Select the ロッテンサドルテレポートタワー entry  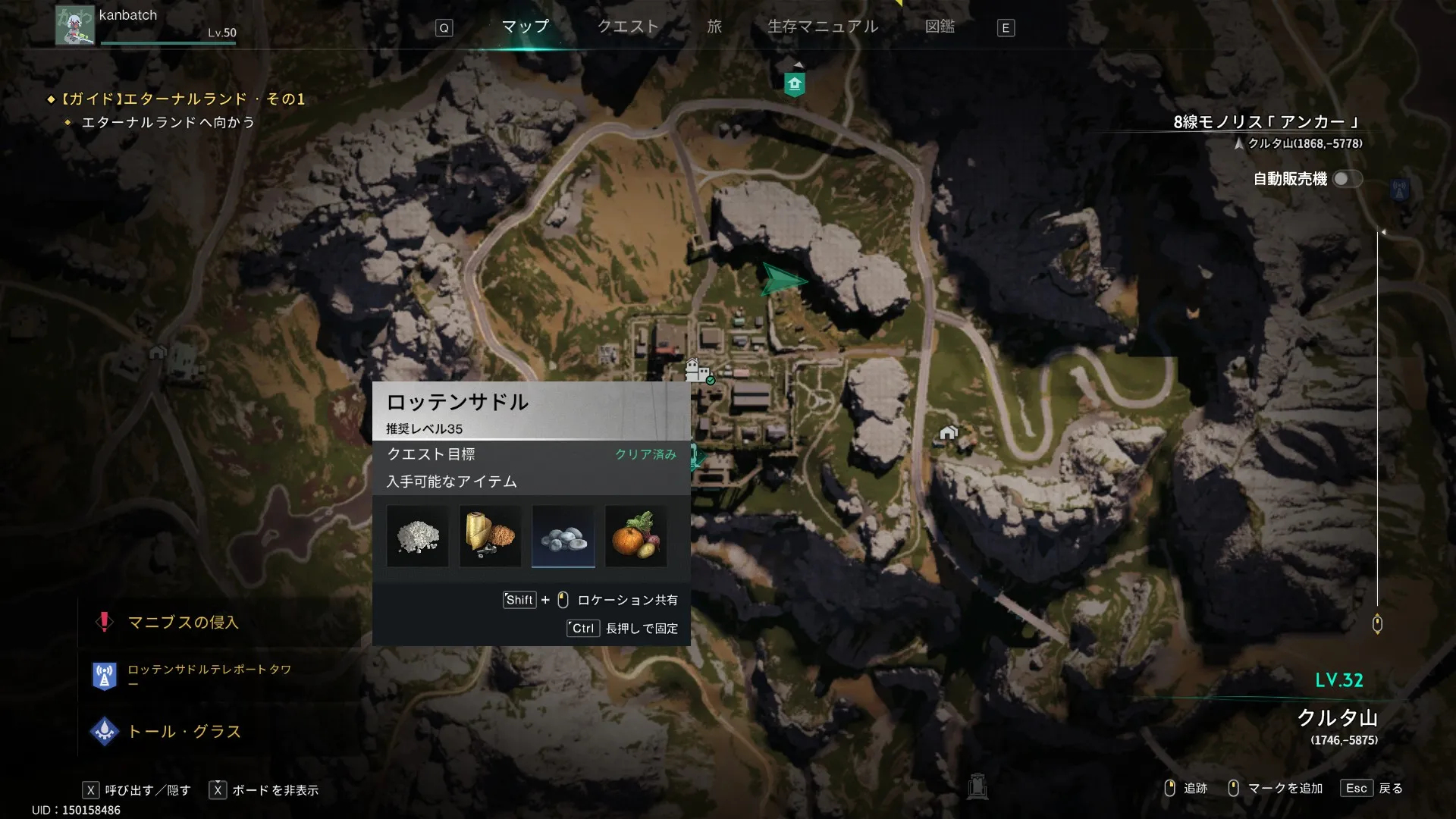(x=209, y=670)
